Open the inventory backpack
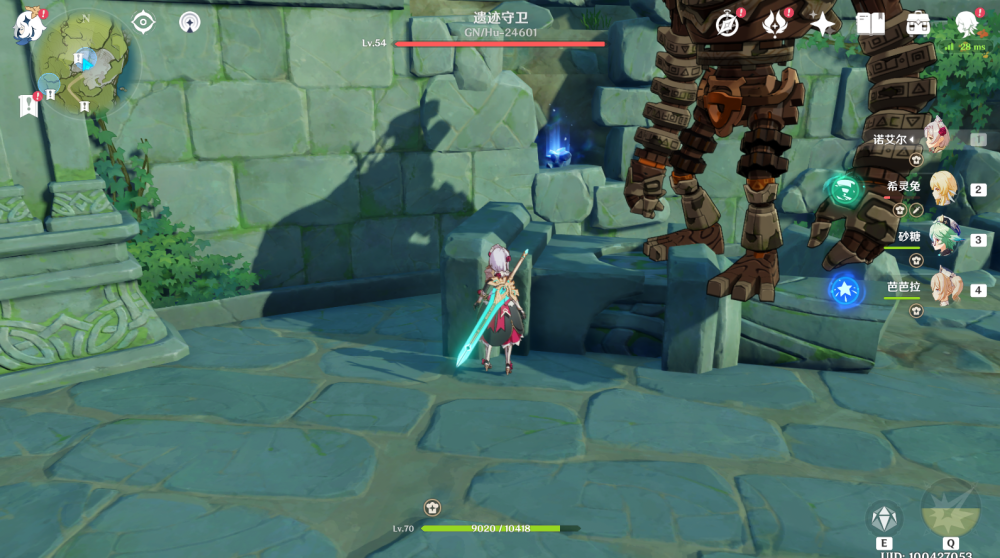This screenshot has height=558, width=1000. point(918,24)
